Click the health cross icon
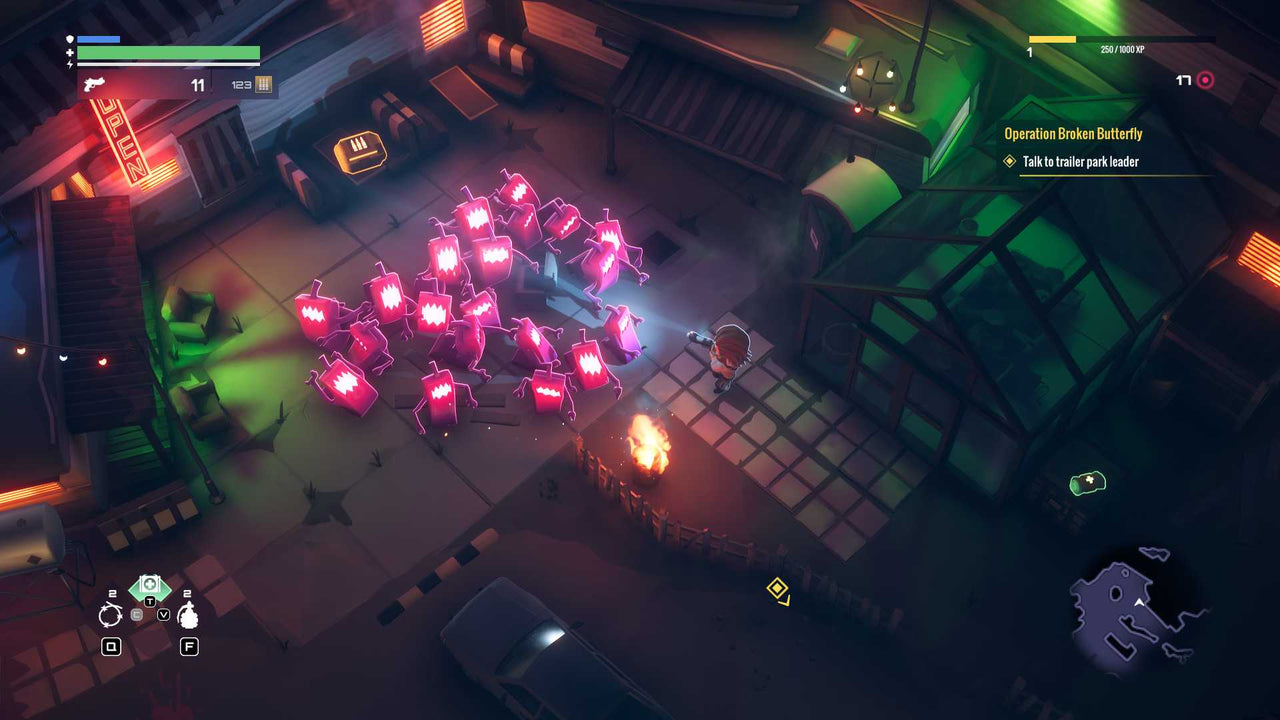Image resolution: width=1280 pixels, height=720 pixels. click(x=69, y=51)
